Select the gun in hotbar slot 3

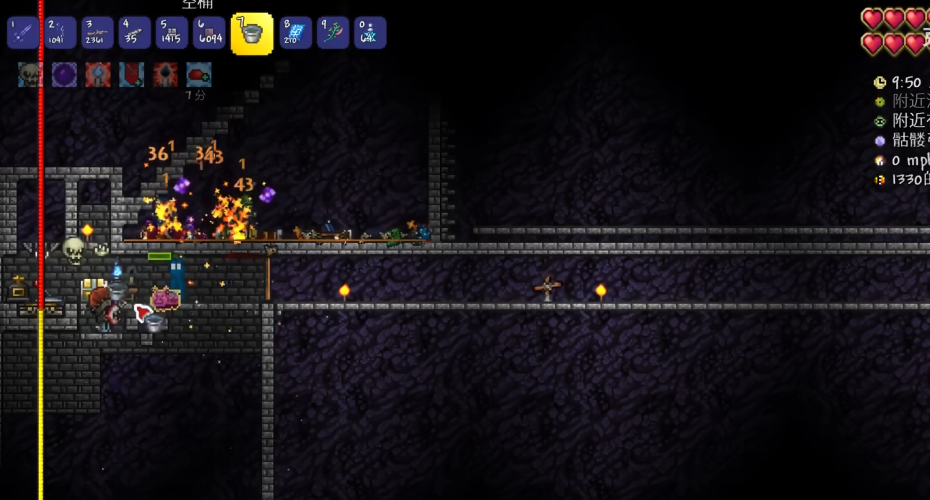(x=97, y=33)
